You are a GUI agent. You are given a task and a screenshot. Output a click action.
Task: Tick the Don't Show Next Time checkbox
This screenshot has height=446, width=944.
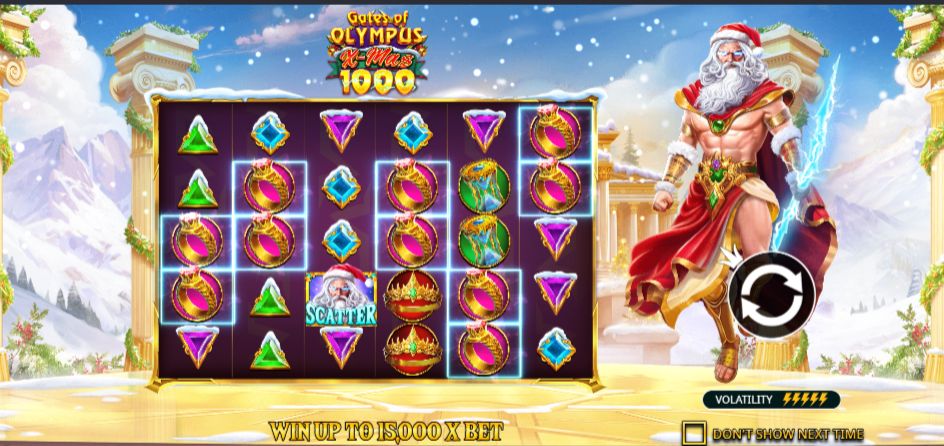[x=693, y=433]
